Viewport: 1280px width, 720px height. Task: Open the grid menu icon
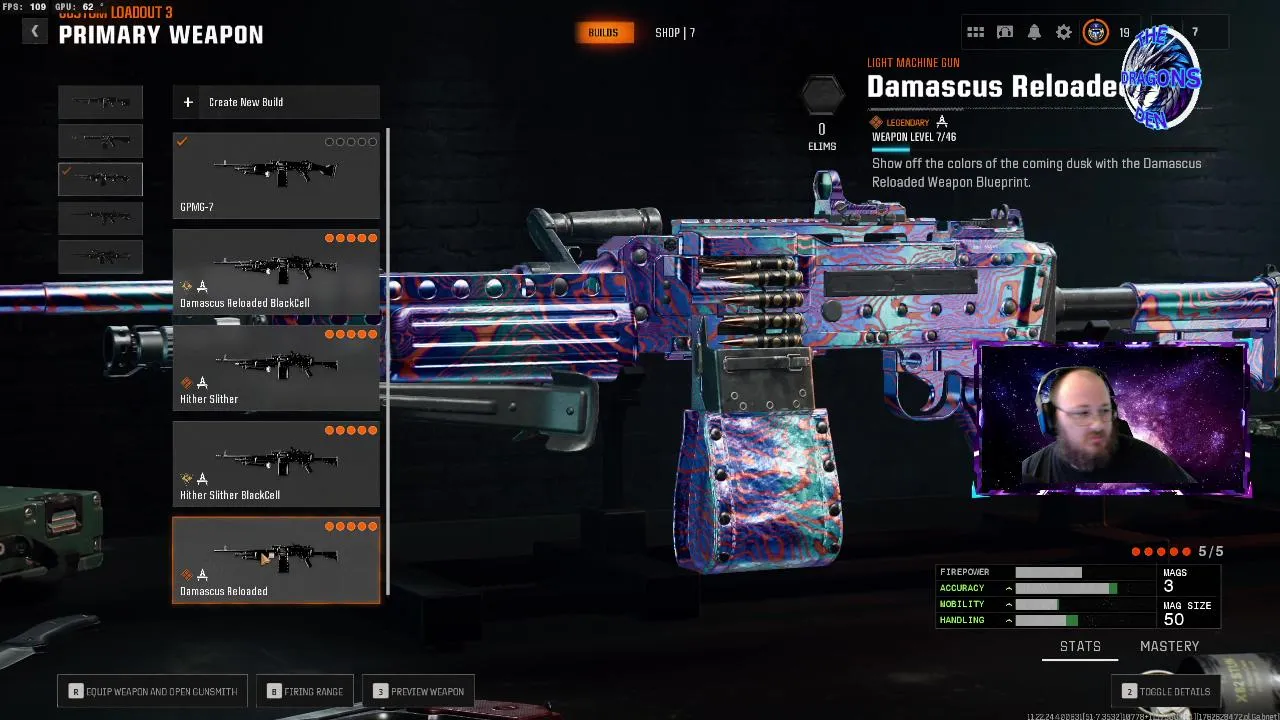pos(976,33)
